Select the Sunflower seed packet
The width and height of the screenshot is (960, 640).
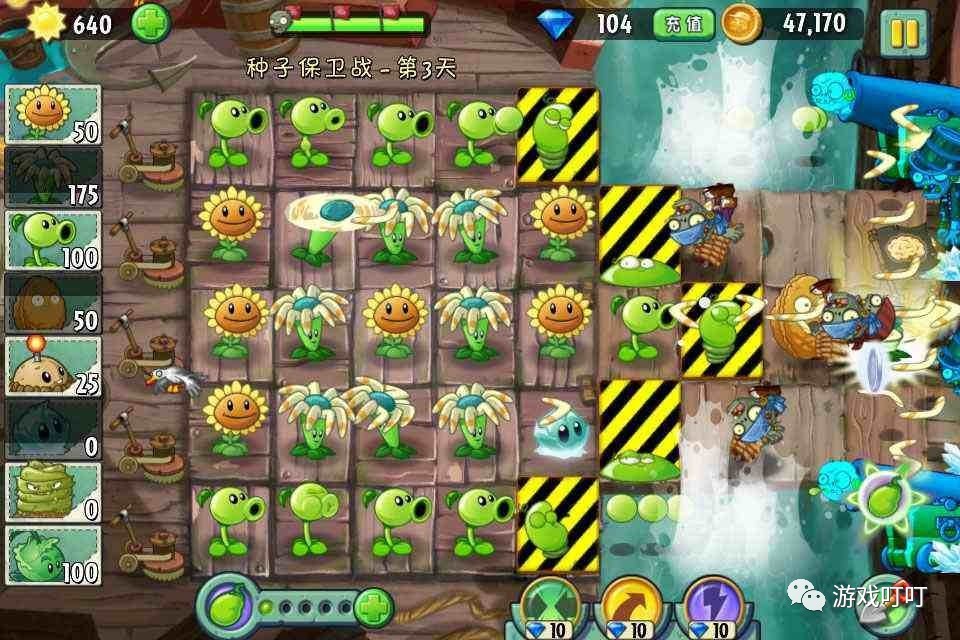54,114
